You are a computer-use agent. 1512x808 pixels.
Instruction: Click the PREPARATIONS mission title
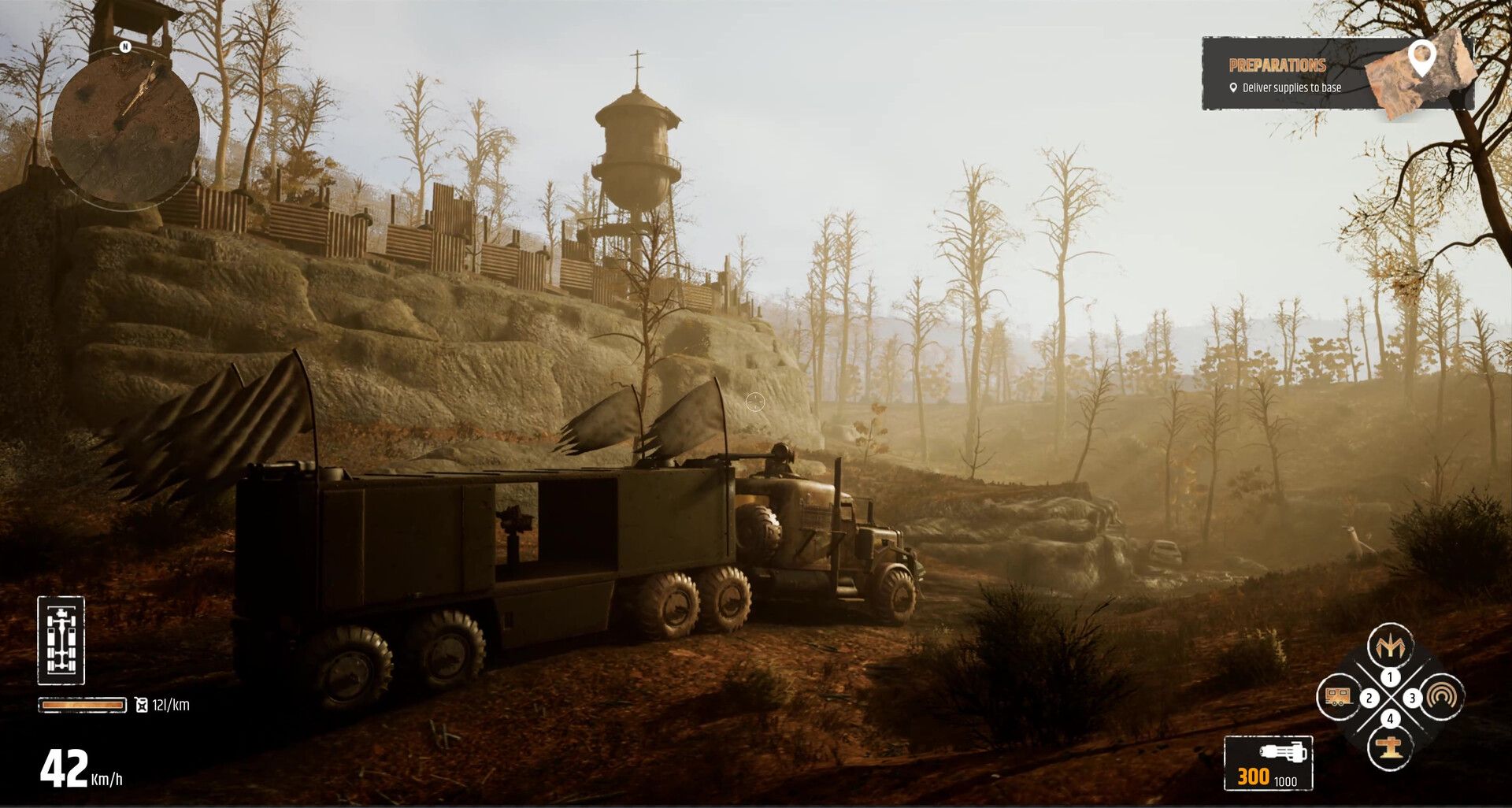(x=1277, y=65)
